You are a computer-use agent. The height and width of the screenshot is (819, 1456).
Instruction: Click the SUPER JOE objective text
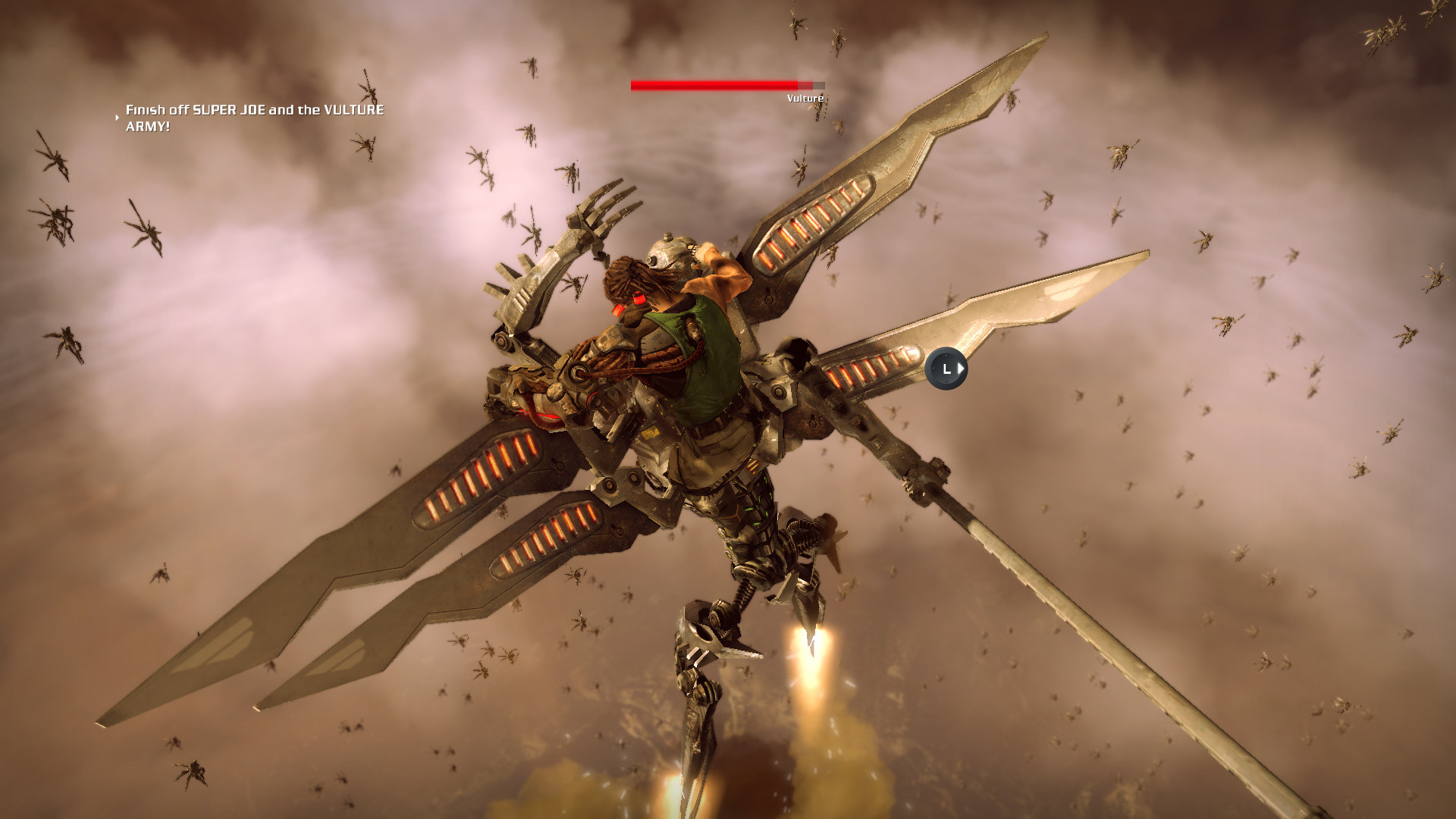click(x=227, y=109)
